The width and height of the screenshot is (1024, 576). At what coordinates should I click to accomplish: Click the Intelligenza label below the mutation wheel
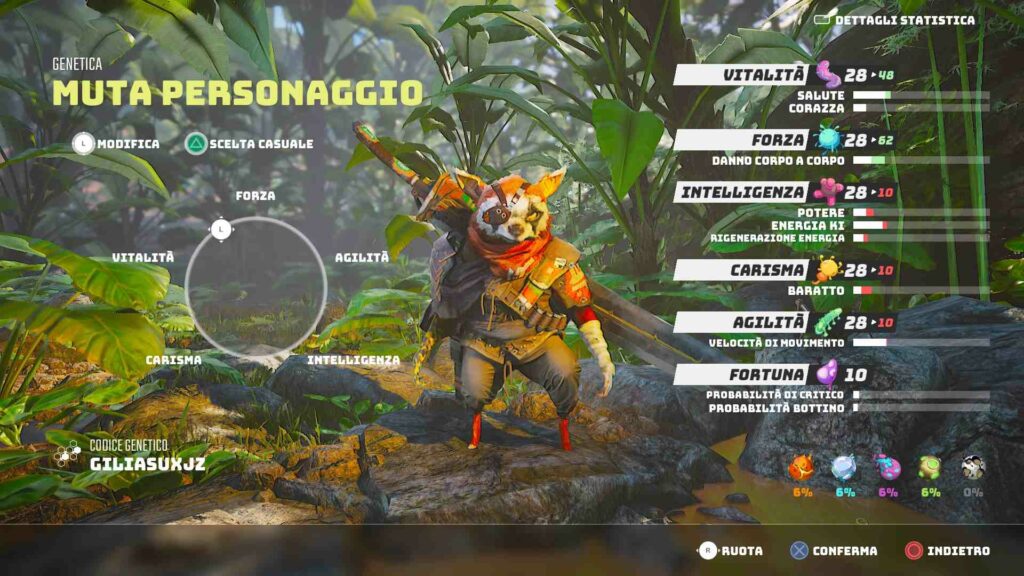353,359
